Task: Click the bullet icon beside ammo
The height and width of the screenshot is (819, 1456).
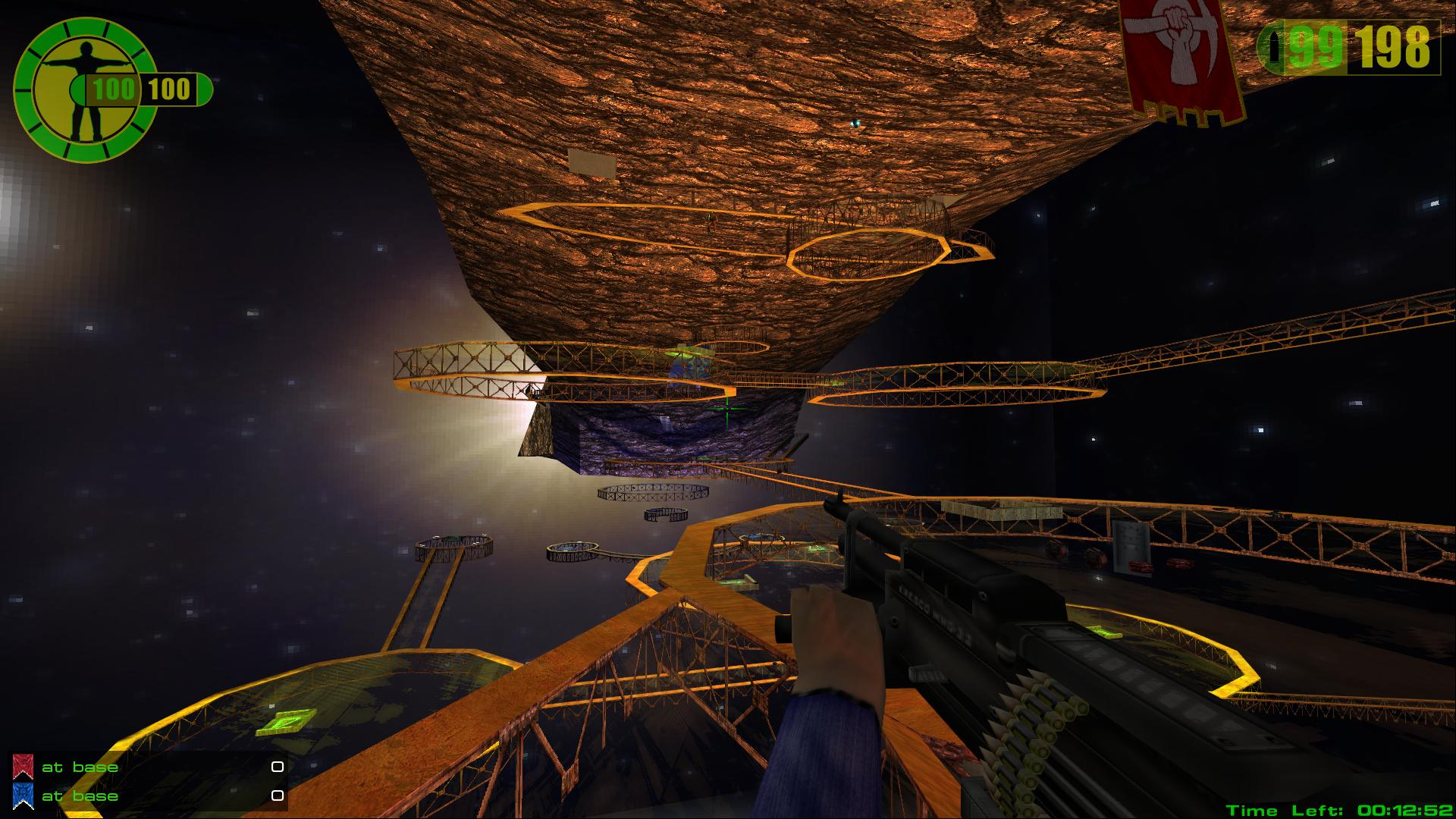Action: 1275,49
